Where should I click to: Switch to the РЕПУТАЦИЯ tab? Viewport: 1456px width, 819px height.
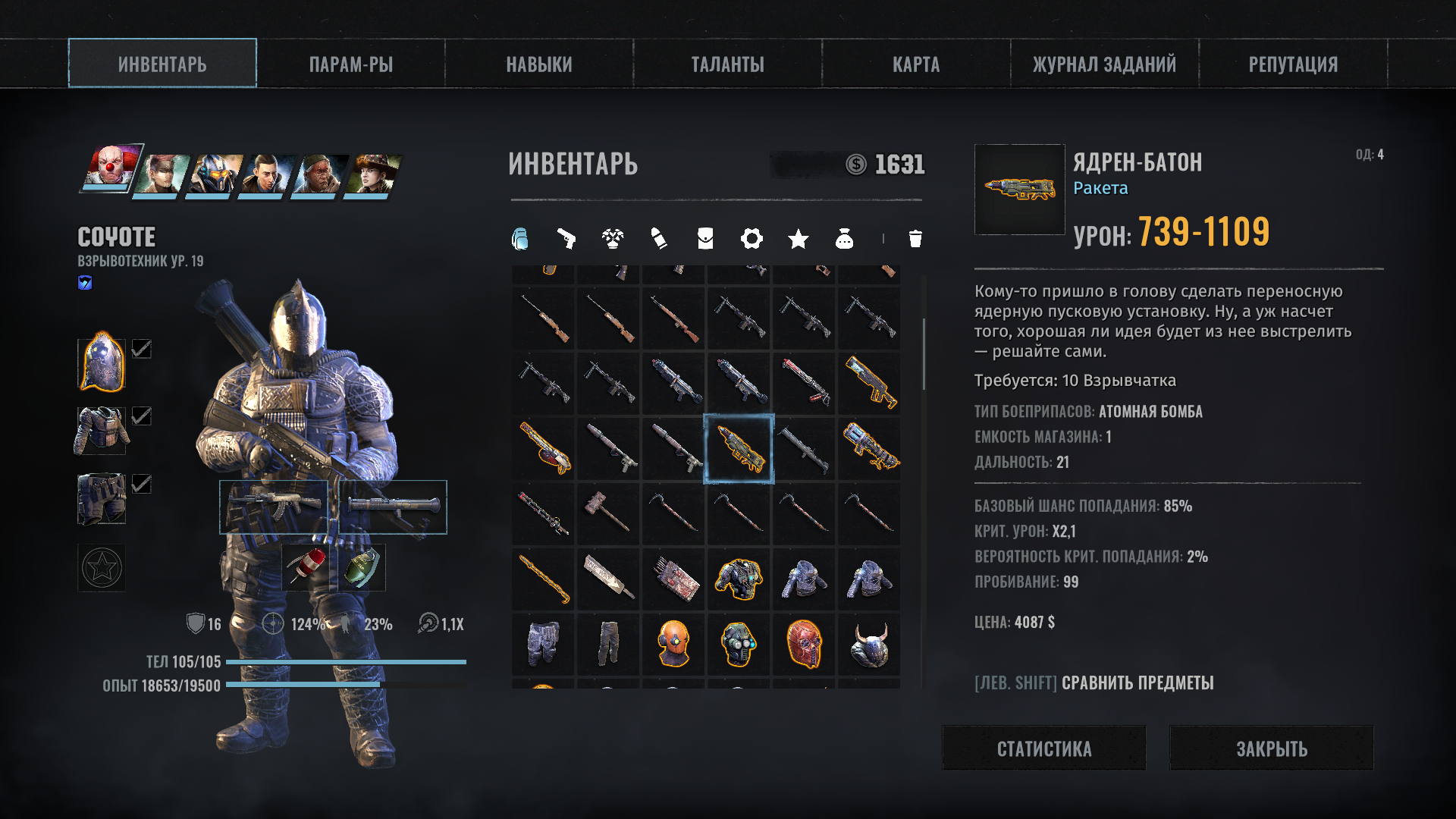click(1293, 64)
